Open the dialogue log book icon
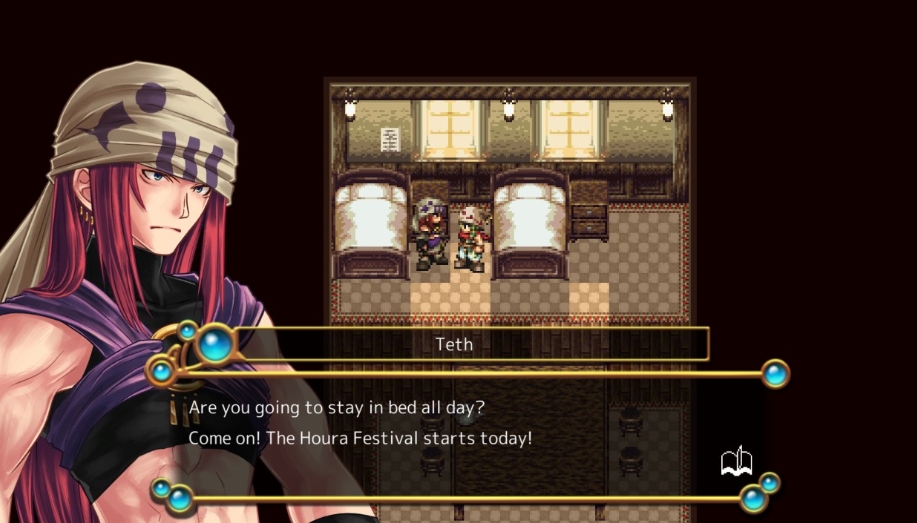This screenshot has height=523, width=917. tap(736, 462)
